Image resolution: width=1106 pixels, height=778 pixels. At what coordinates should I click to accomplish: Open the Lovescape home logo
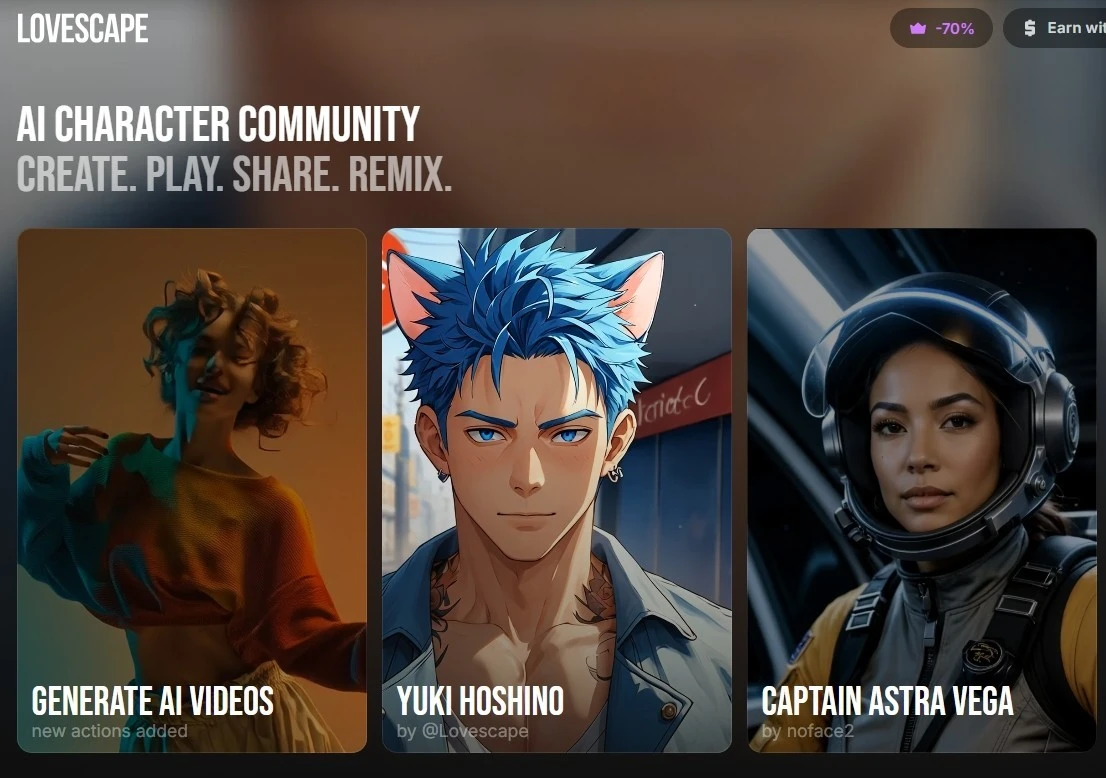(83, 29)
